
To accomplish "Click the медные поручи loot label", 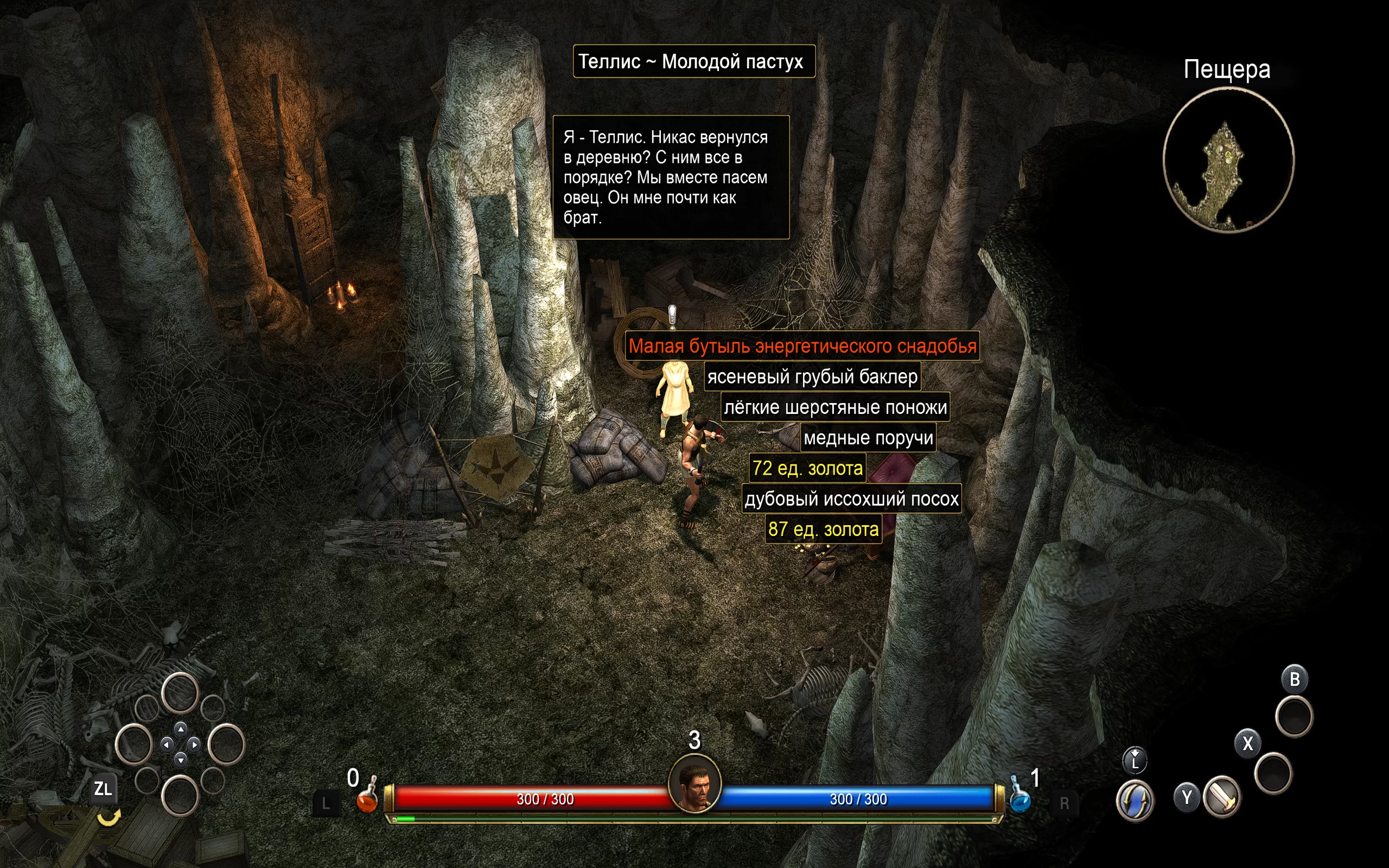I will pos(868,437).
